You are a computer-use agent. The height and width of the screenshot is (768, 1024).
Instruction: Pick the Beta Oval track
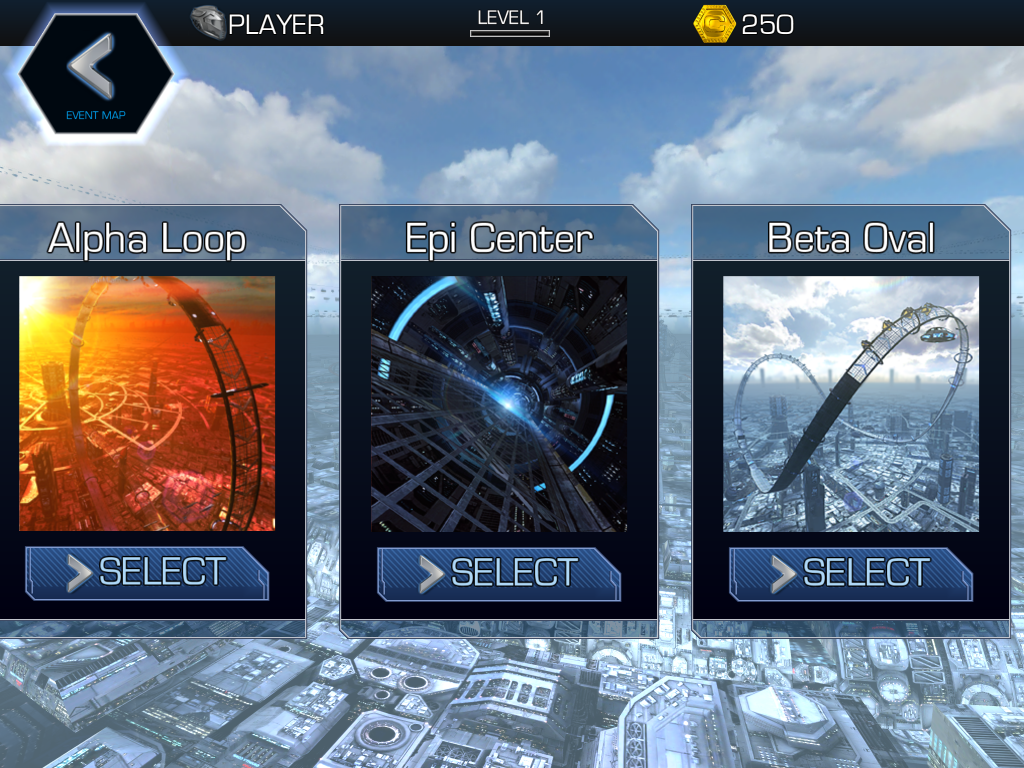click(851, 573)
